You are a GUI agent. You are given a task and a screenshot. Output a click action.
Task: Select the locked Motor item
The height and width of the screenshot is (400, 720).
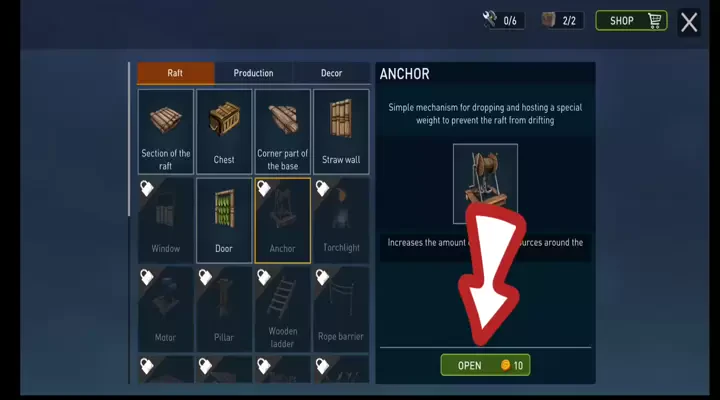click(x=166, y=308)
